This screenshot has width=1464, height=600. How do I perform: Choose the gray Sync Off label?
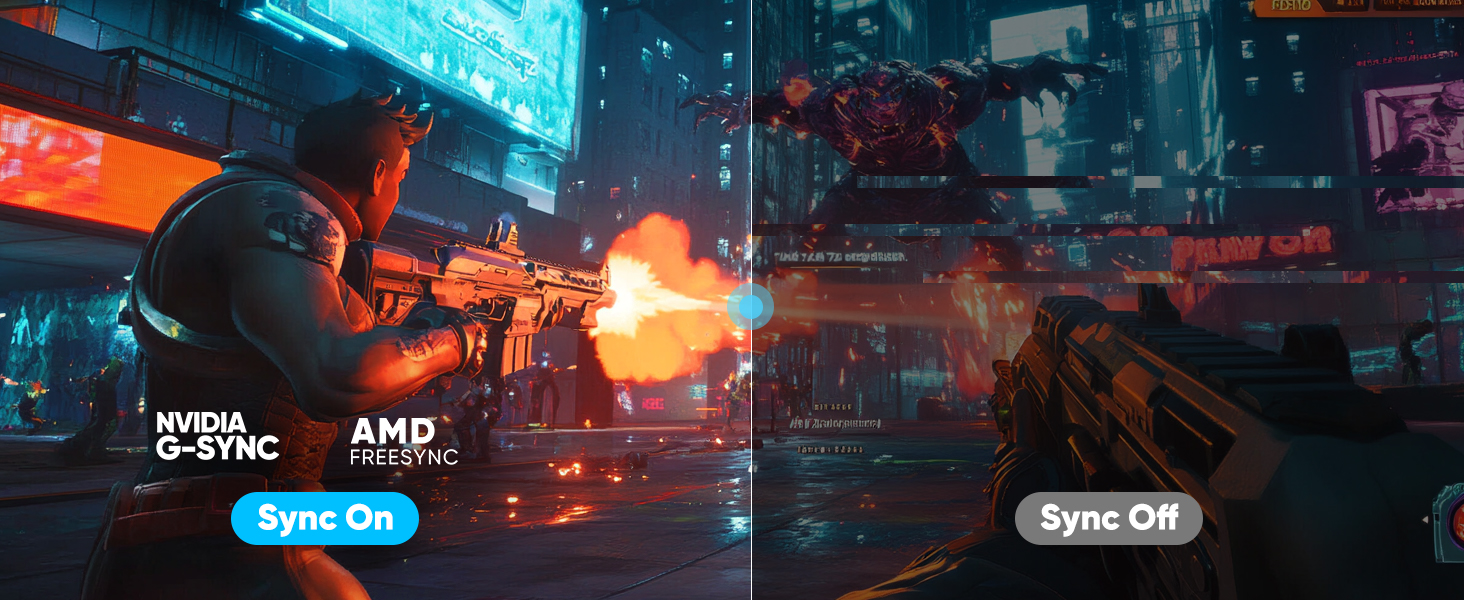coord(1108,518)
